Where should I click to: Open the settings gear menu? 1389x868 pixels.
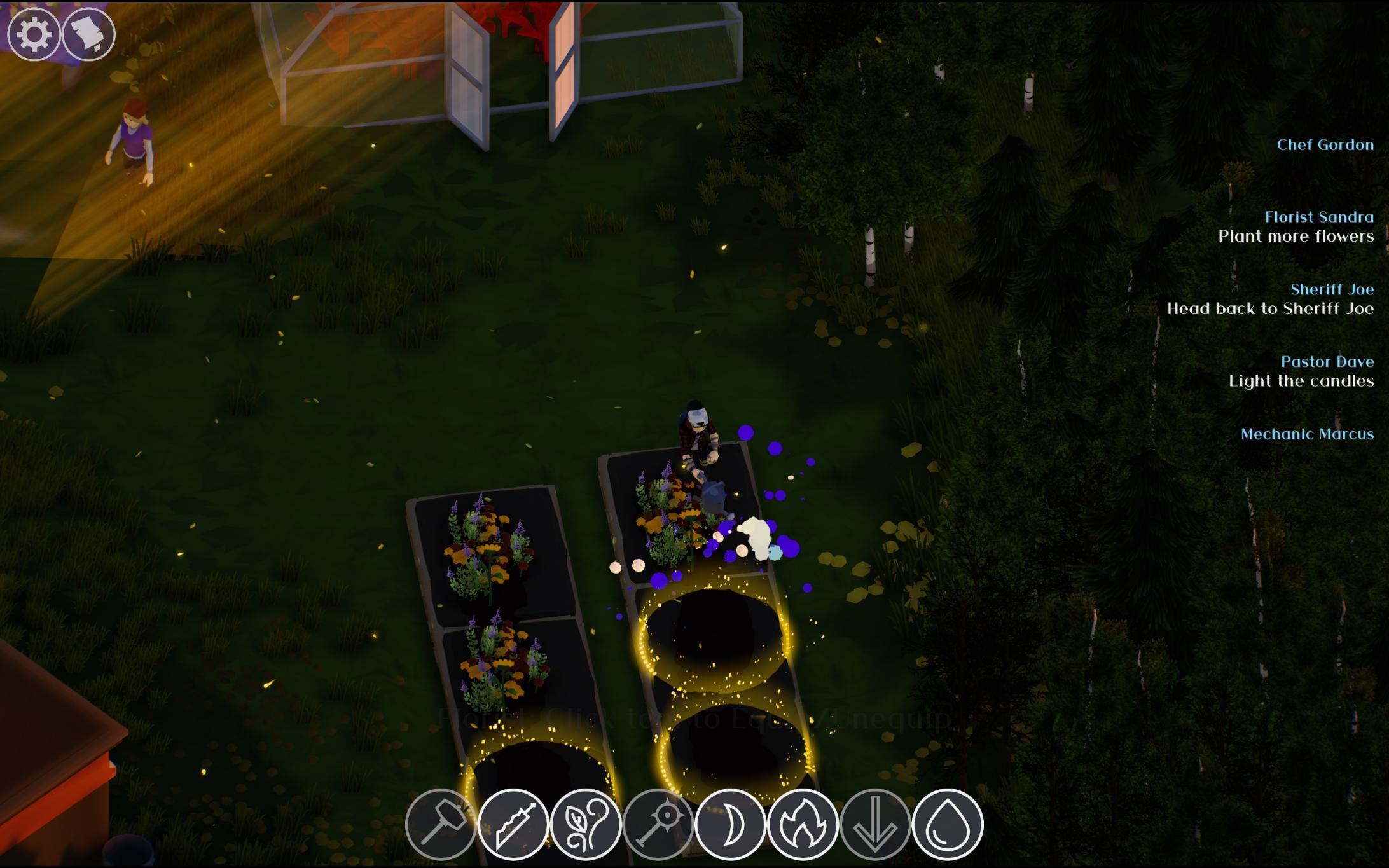tap(35, 35)
